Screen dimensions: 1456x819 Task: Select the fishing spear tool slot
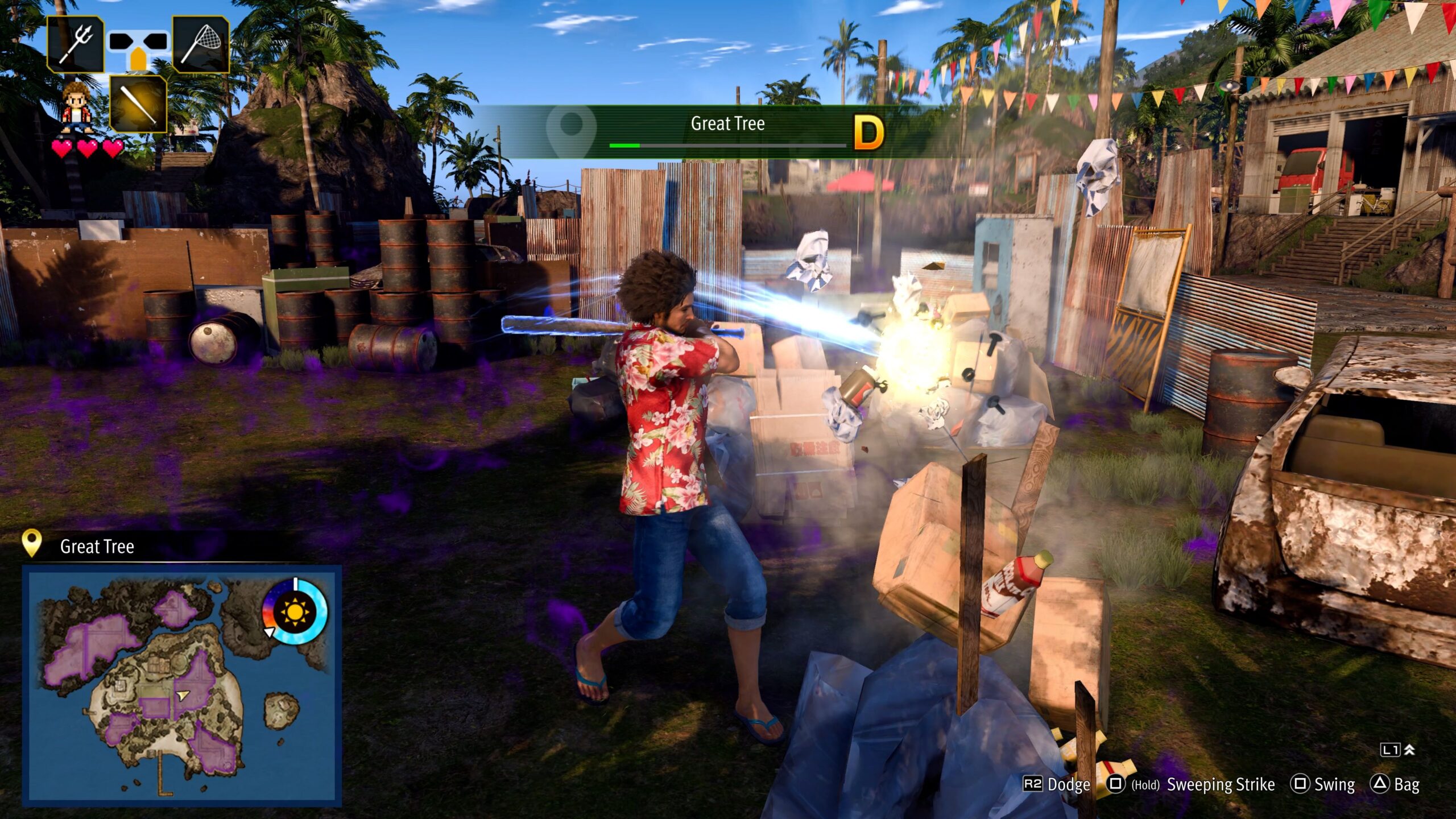76,44
